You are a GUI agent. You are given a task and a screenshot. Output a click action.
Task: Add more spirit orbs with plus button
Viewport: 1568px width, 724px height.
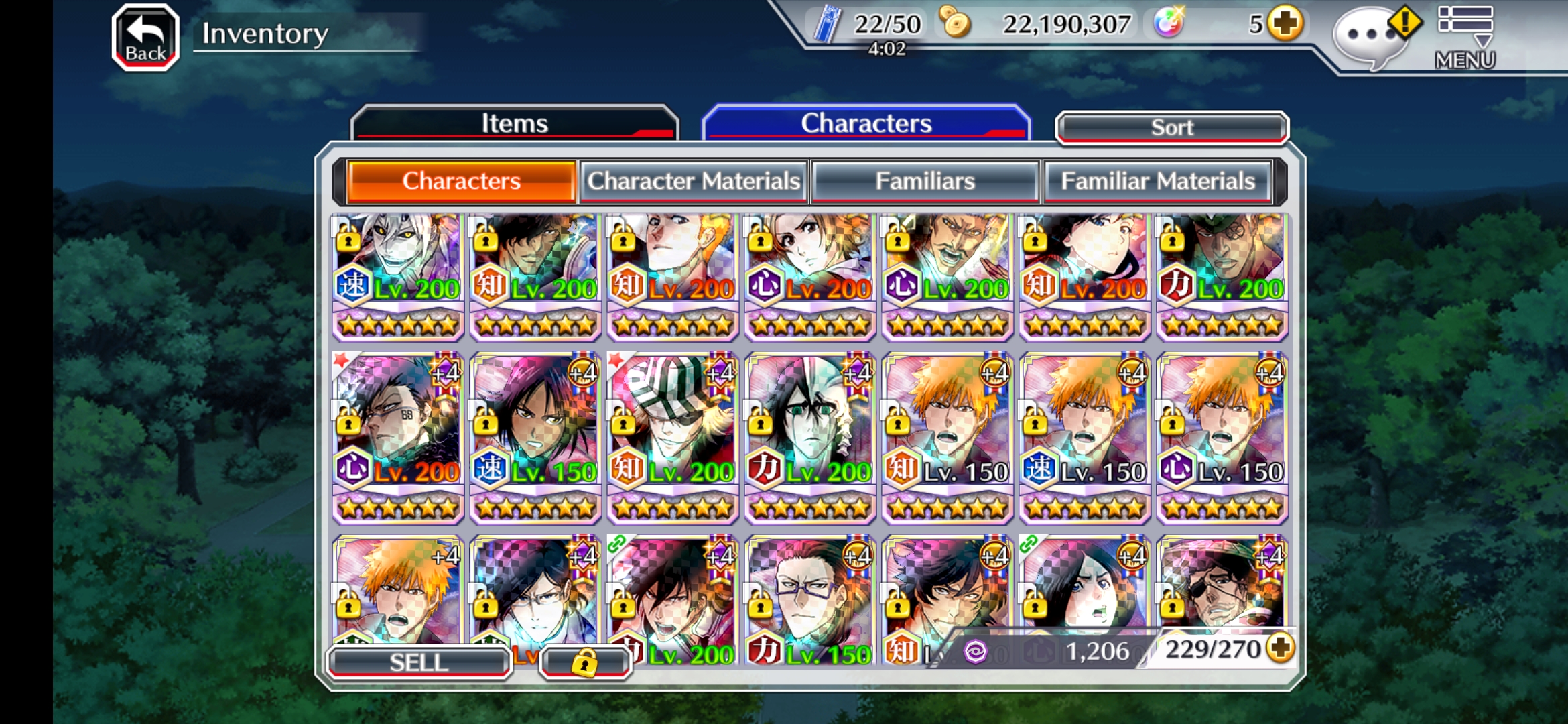1285,24
